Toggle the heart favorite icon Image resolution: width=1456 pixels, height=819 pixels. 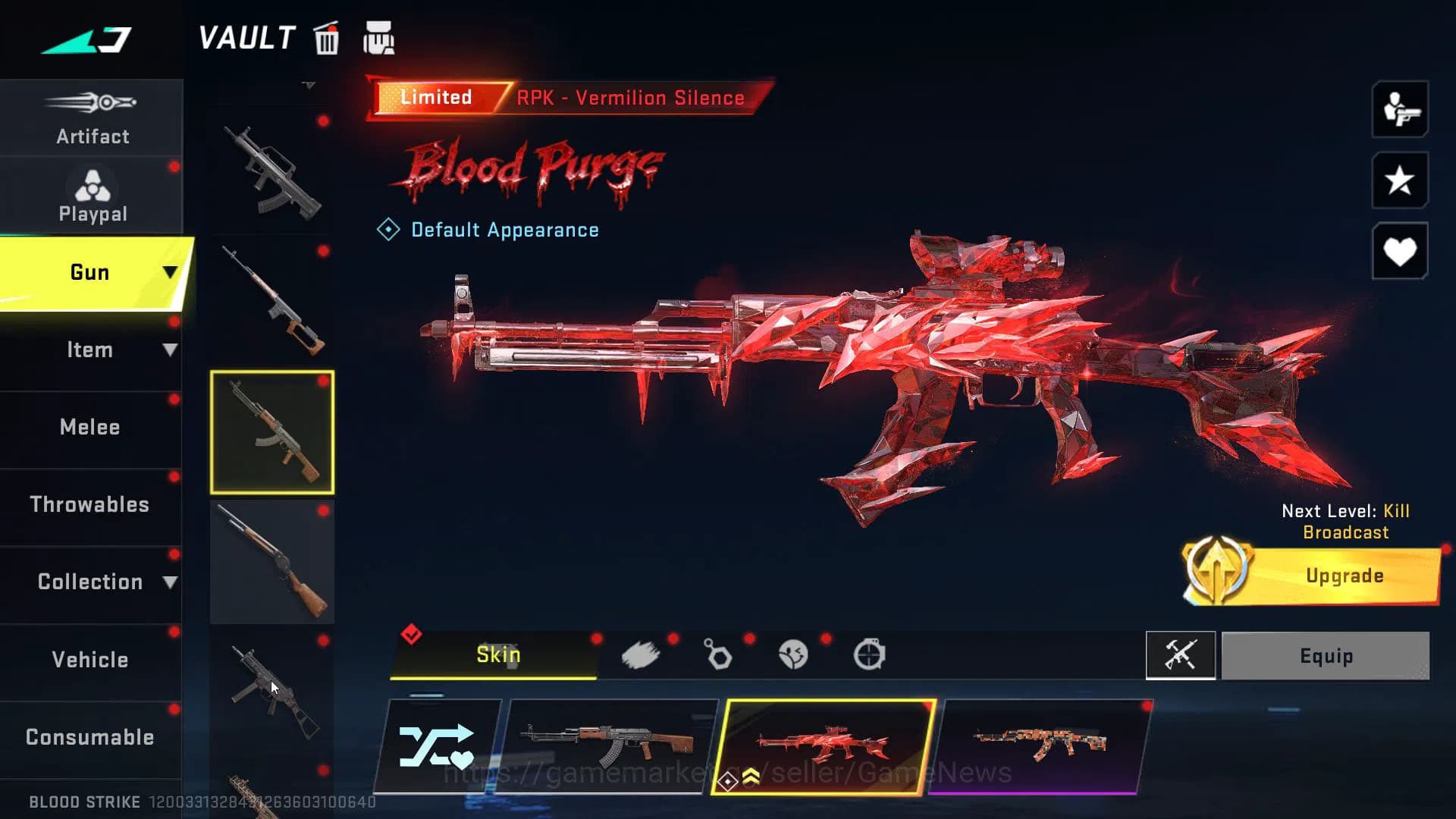[1399, 251]
